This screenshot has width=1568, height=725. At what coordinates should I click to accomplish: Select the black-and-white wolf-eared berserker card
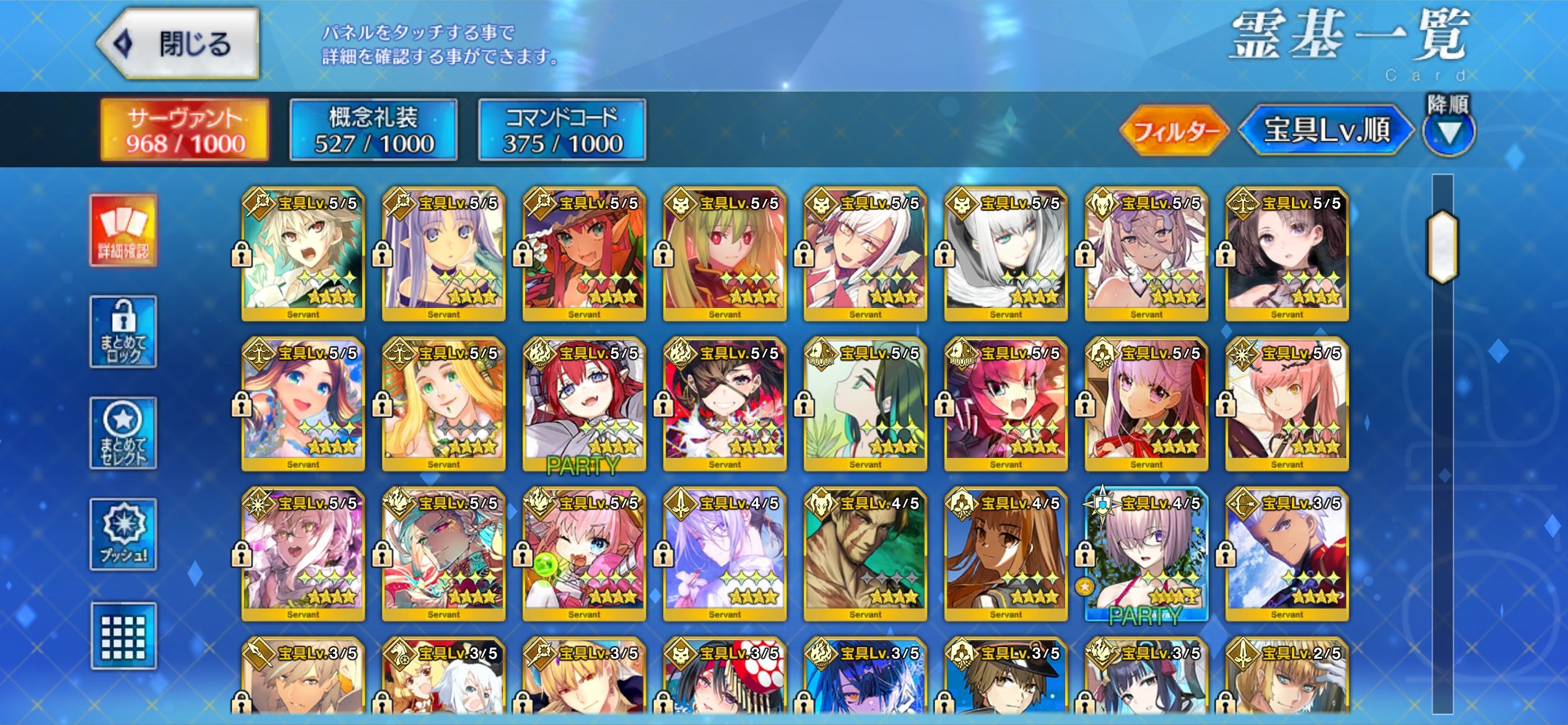tap(1006, 254)
